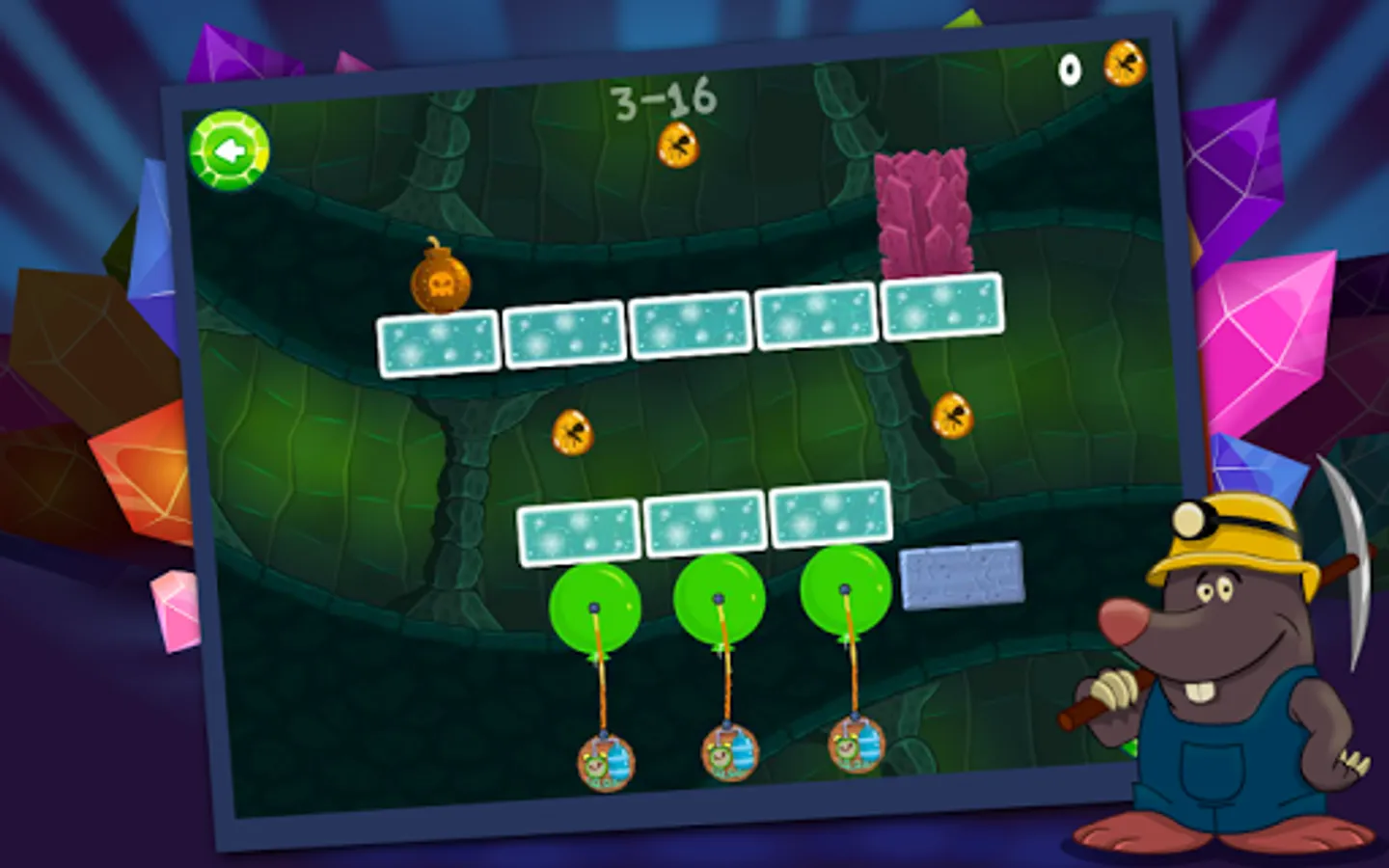Tap the first ice block in the top row
The width and height of the screenshot is (1389, 868).
438,344
